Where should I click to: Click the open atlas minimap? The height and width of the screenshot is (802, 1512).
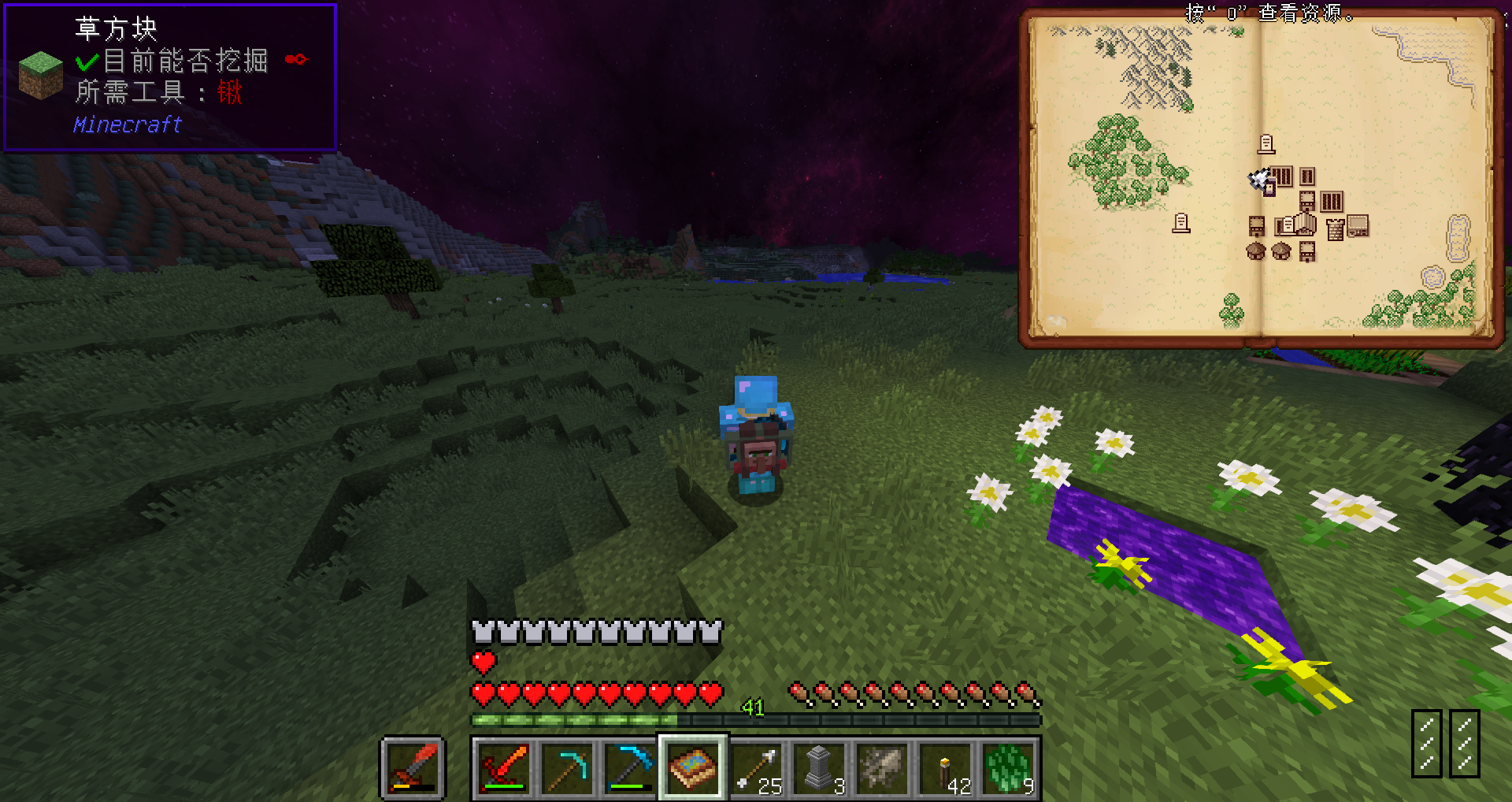coord(1260,177)
